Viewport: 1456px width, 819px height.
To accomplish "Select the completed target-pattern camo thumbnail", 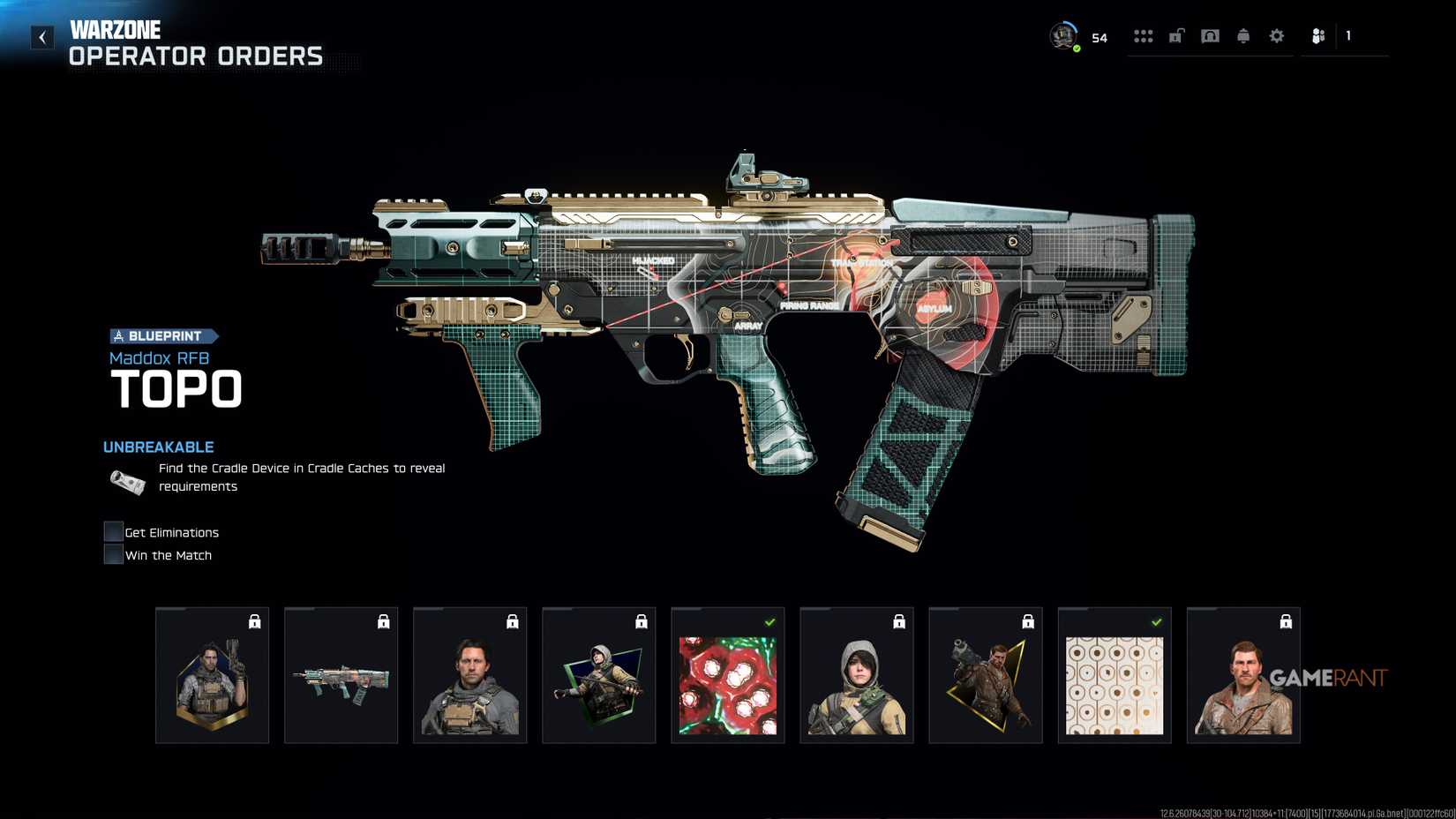I will (1114, 674).
